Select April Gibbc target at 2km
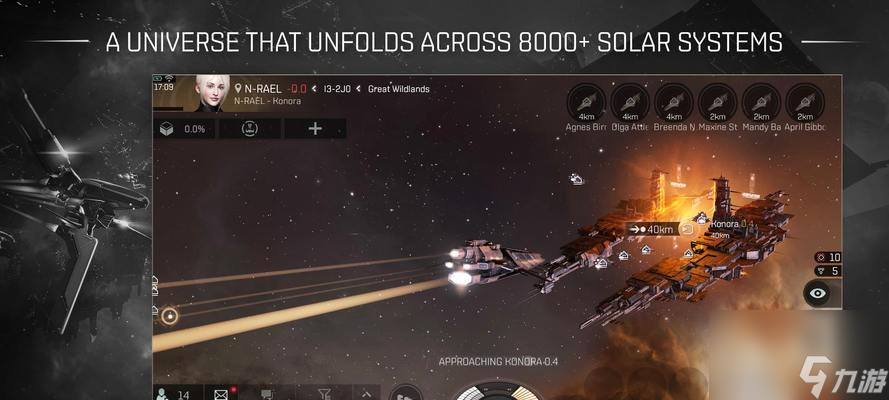Viewport: 889px width, 400px height. (x=805, y=101)
